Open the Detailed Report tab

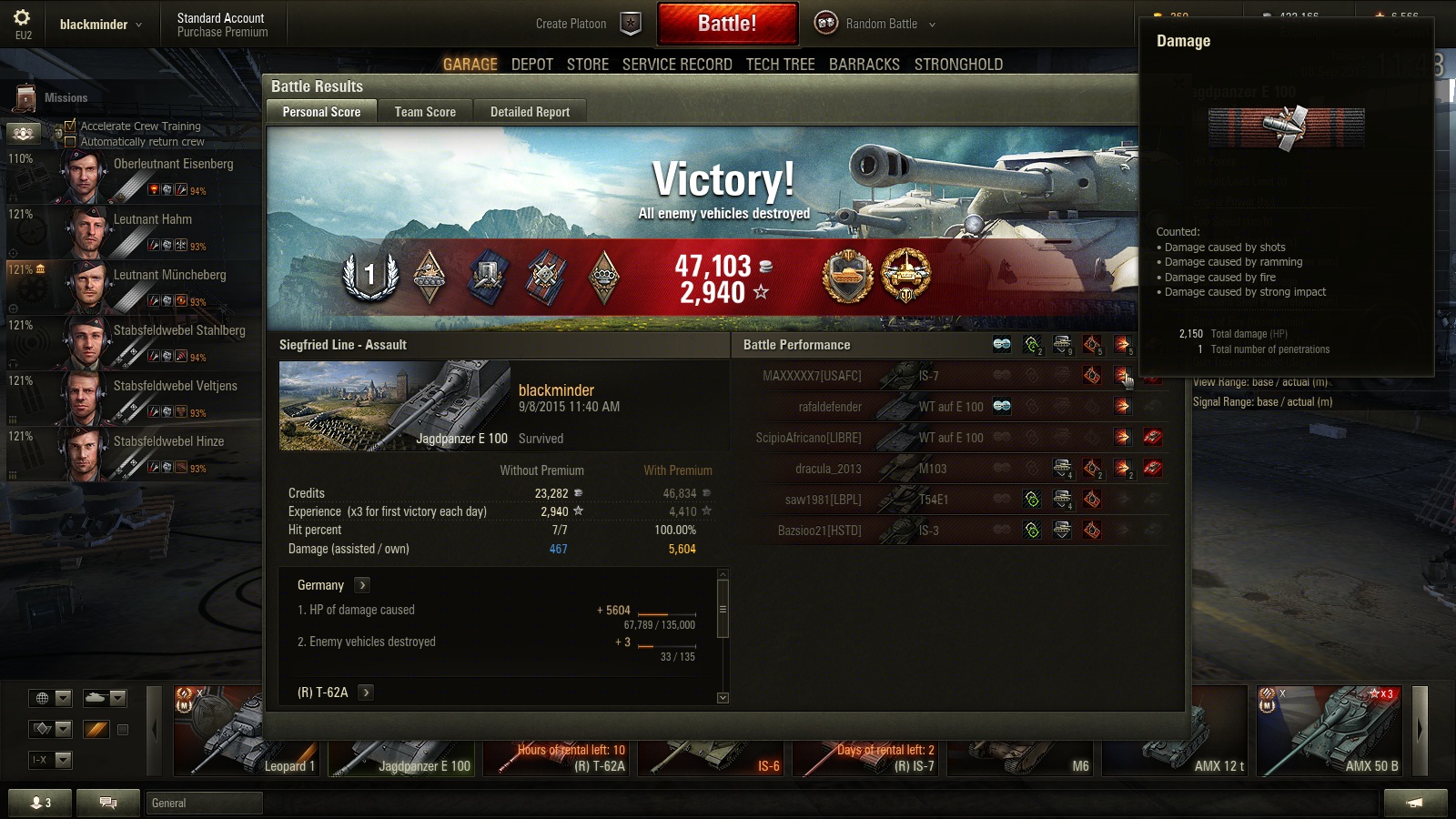530,112
